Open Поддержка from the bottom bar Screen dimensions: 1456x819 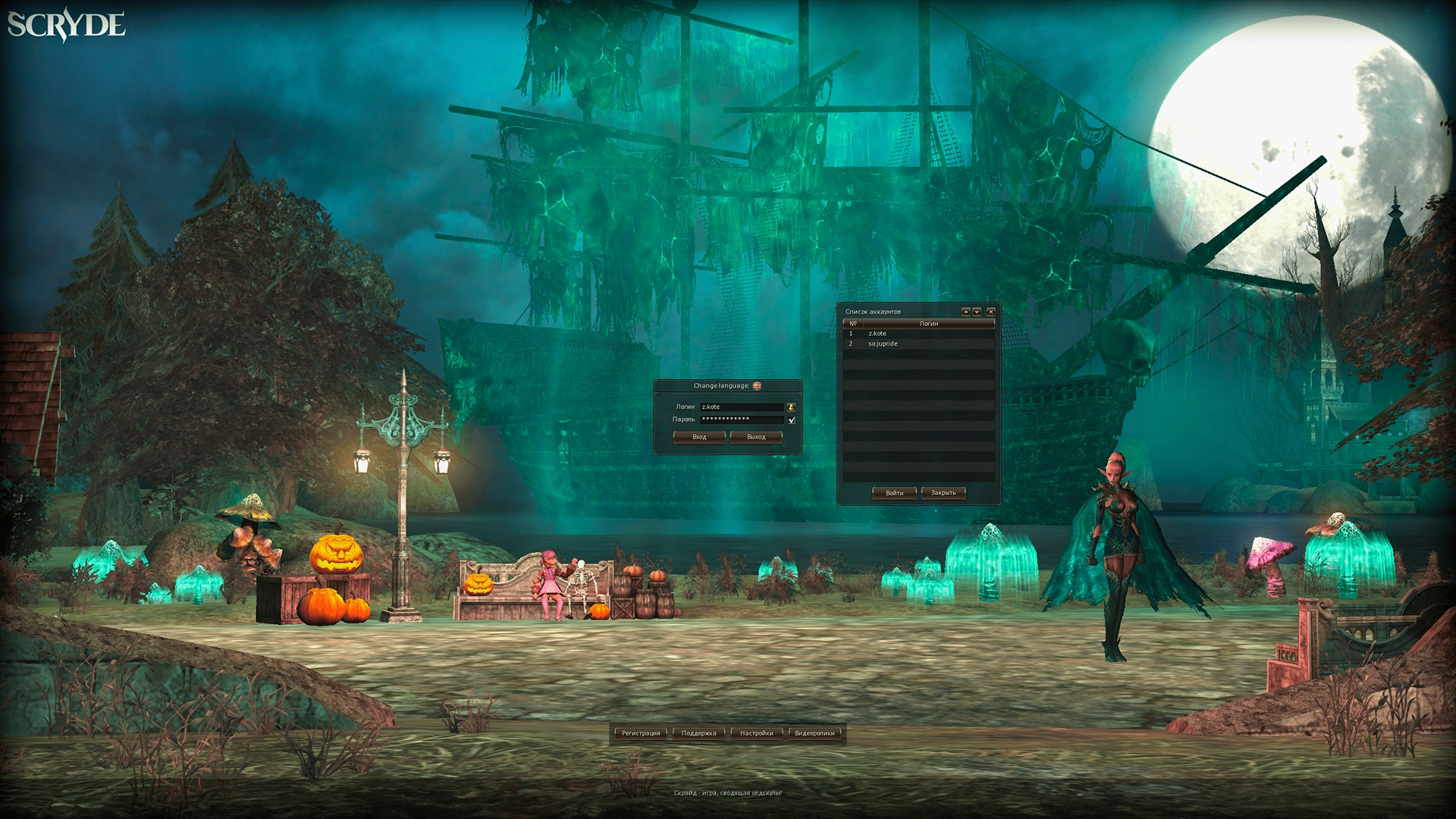pyautogui.click(x=700, y=733)
